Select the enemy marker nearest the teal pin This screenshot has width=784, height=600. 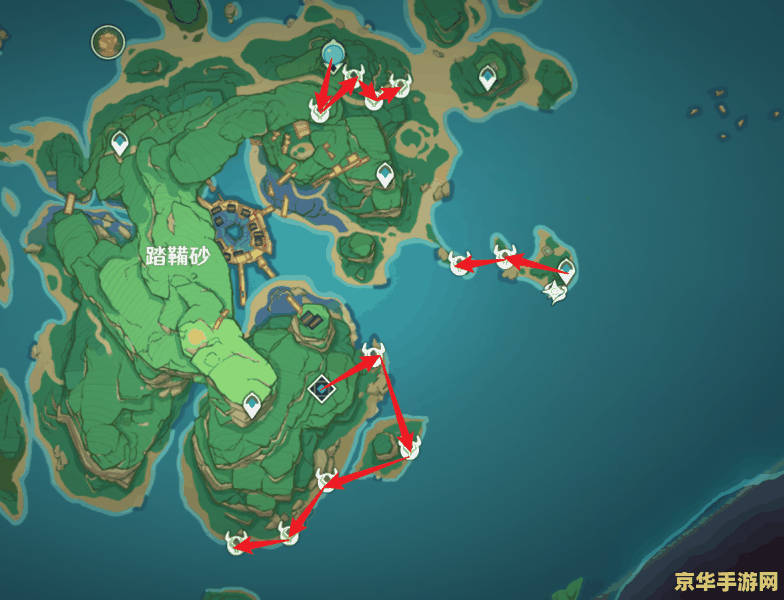tap(353, 74)
